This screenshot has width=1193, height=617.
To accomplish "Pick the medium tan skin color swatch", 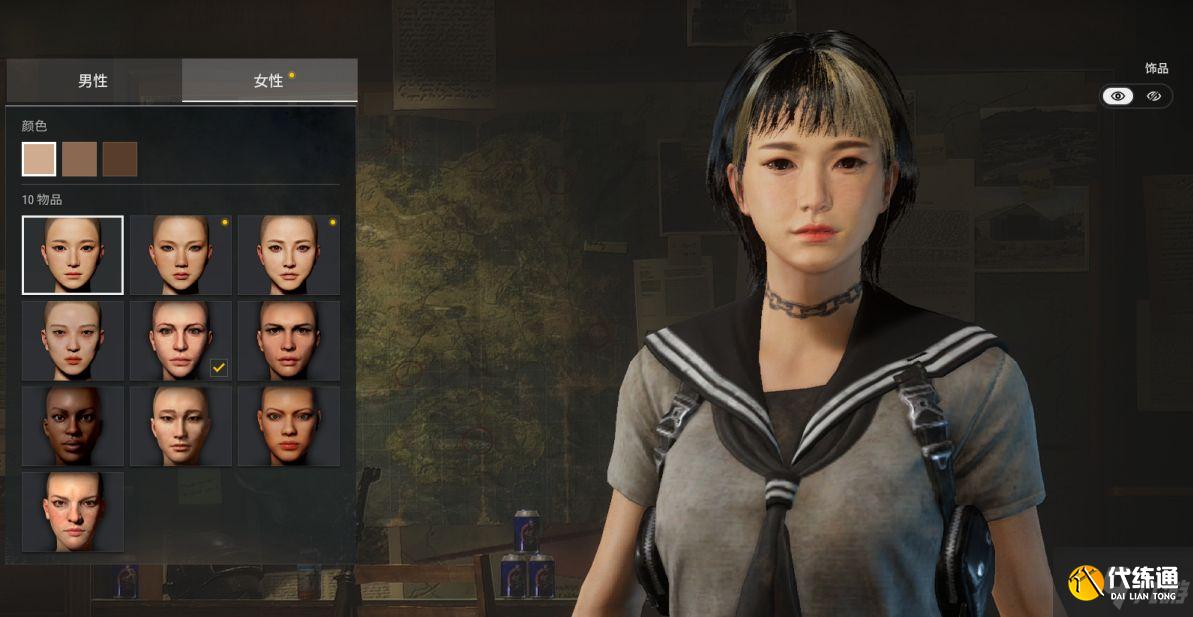I will coord(79,159).
